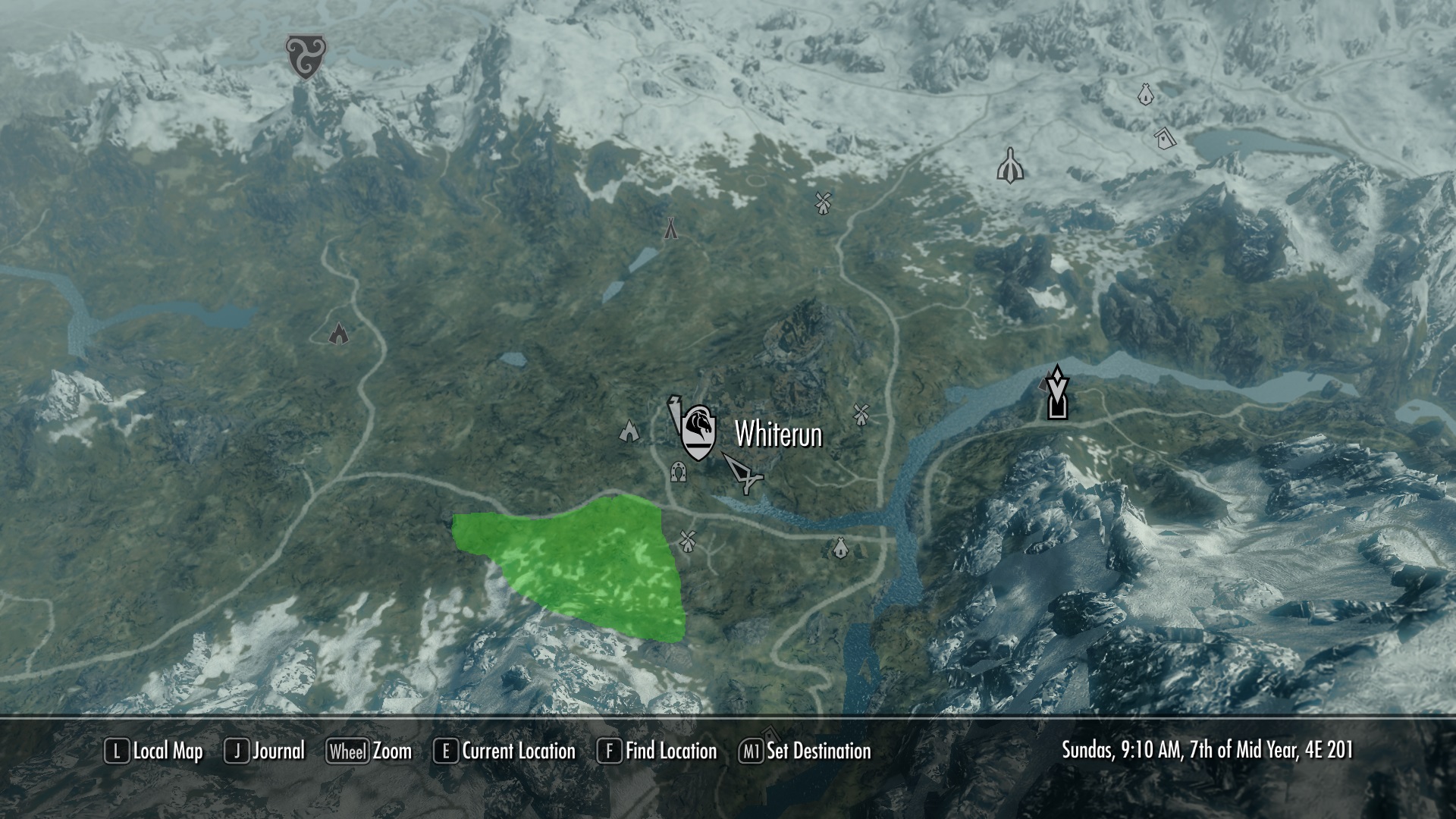Click the horseshoe stables marker
The height and width of the screenshot is (819, 1456).
click(679, 472)
